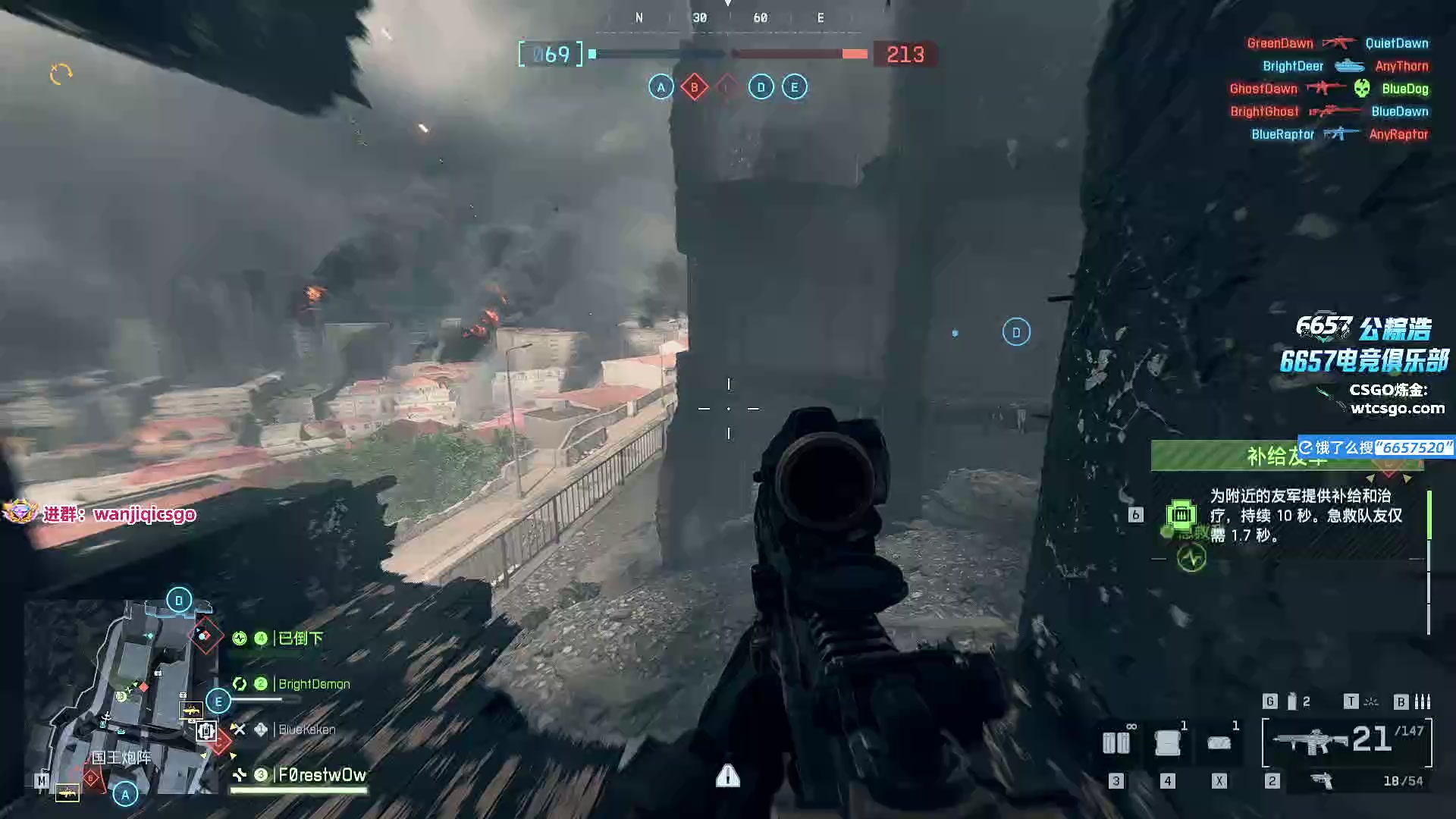The image size is (1456, 819).
Task: Select squad member BrightDemon in the squad list
Action: coord(312,684)
